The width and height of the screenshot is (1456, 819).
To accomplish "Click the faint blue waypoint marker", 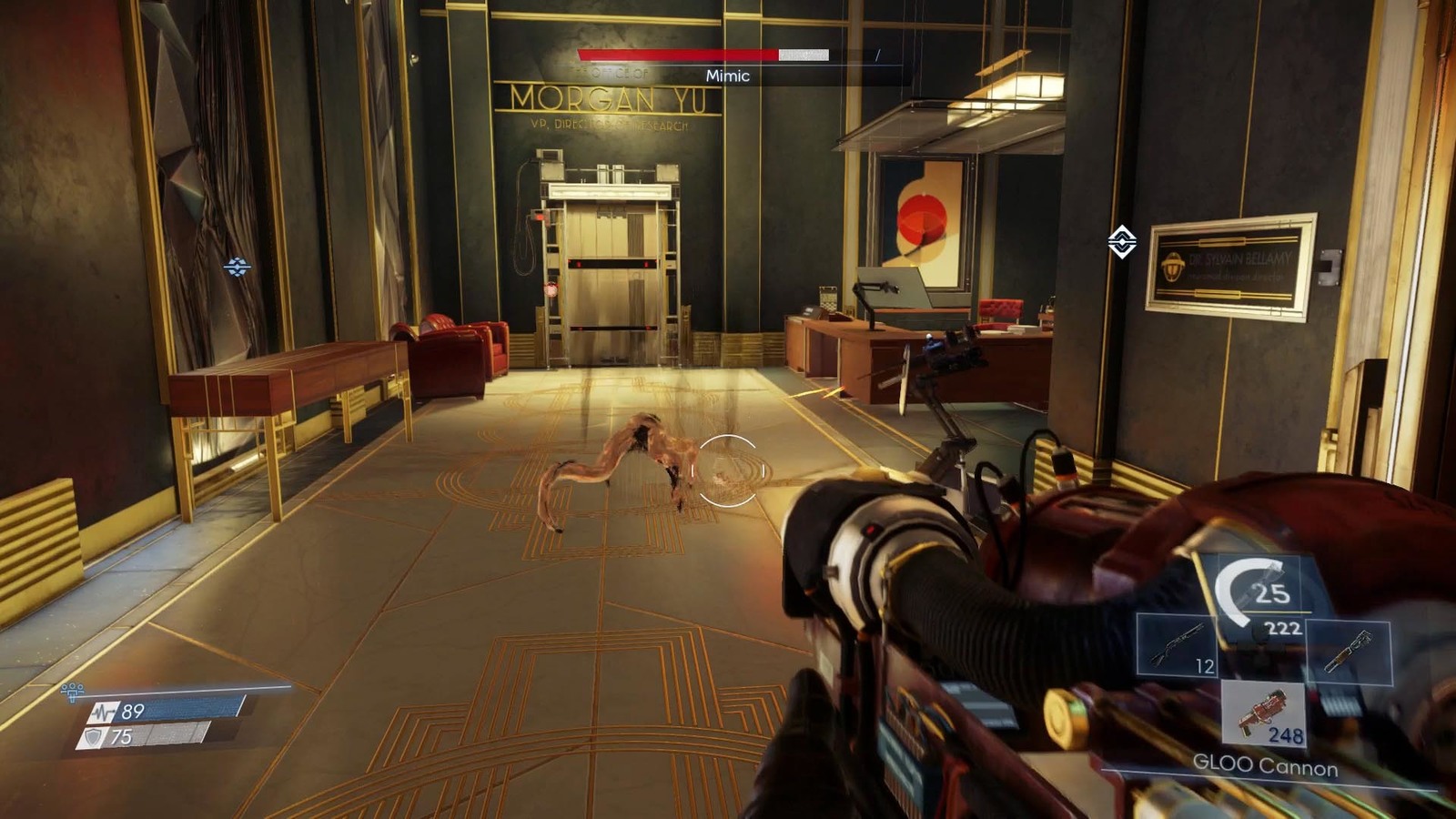I will click(238, 267).
